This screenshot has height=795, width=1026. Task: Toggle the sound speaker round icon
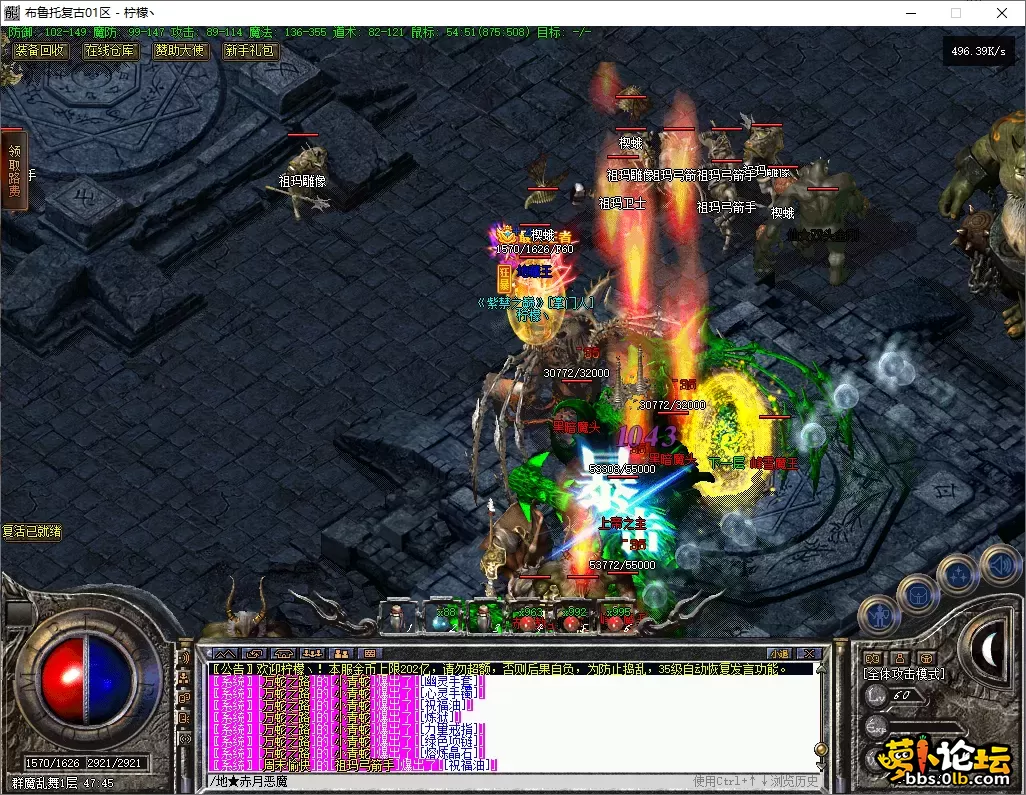pos(999,563)
